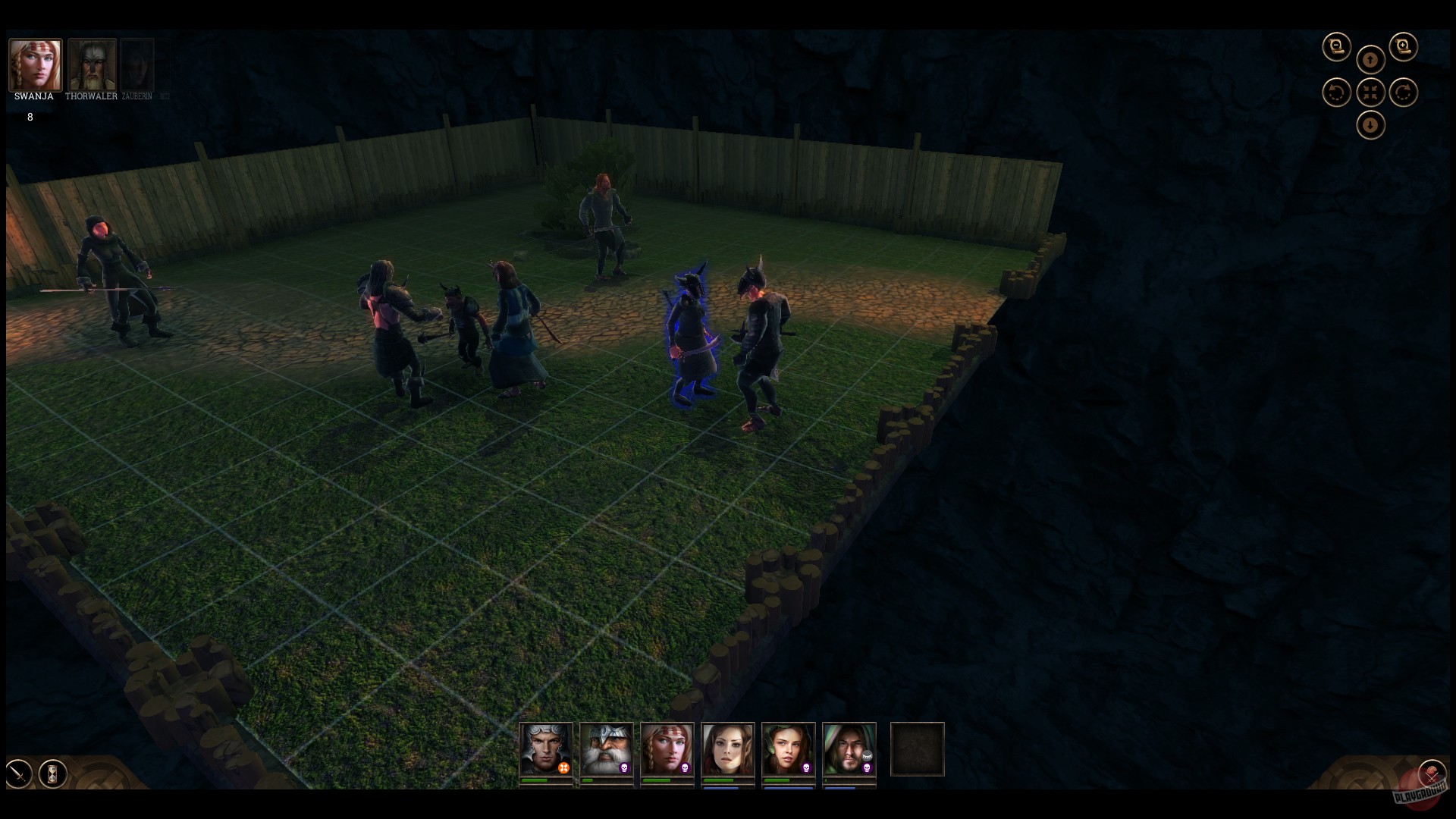
Task: Select the SWANJA initiative portrait
Action: click(x=35, y=64)
